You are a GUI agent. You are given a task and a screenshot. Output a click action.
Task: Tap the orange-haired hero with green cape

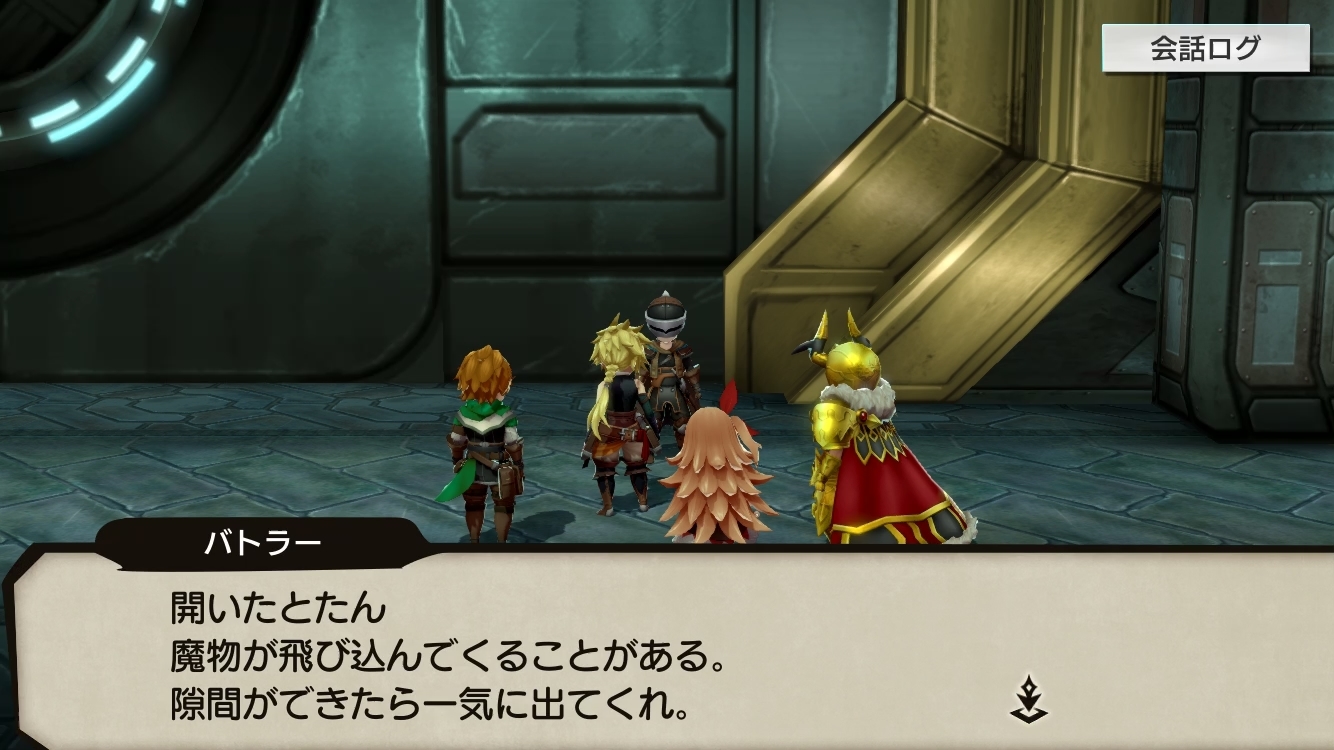click(484, 430)
